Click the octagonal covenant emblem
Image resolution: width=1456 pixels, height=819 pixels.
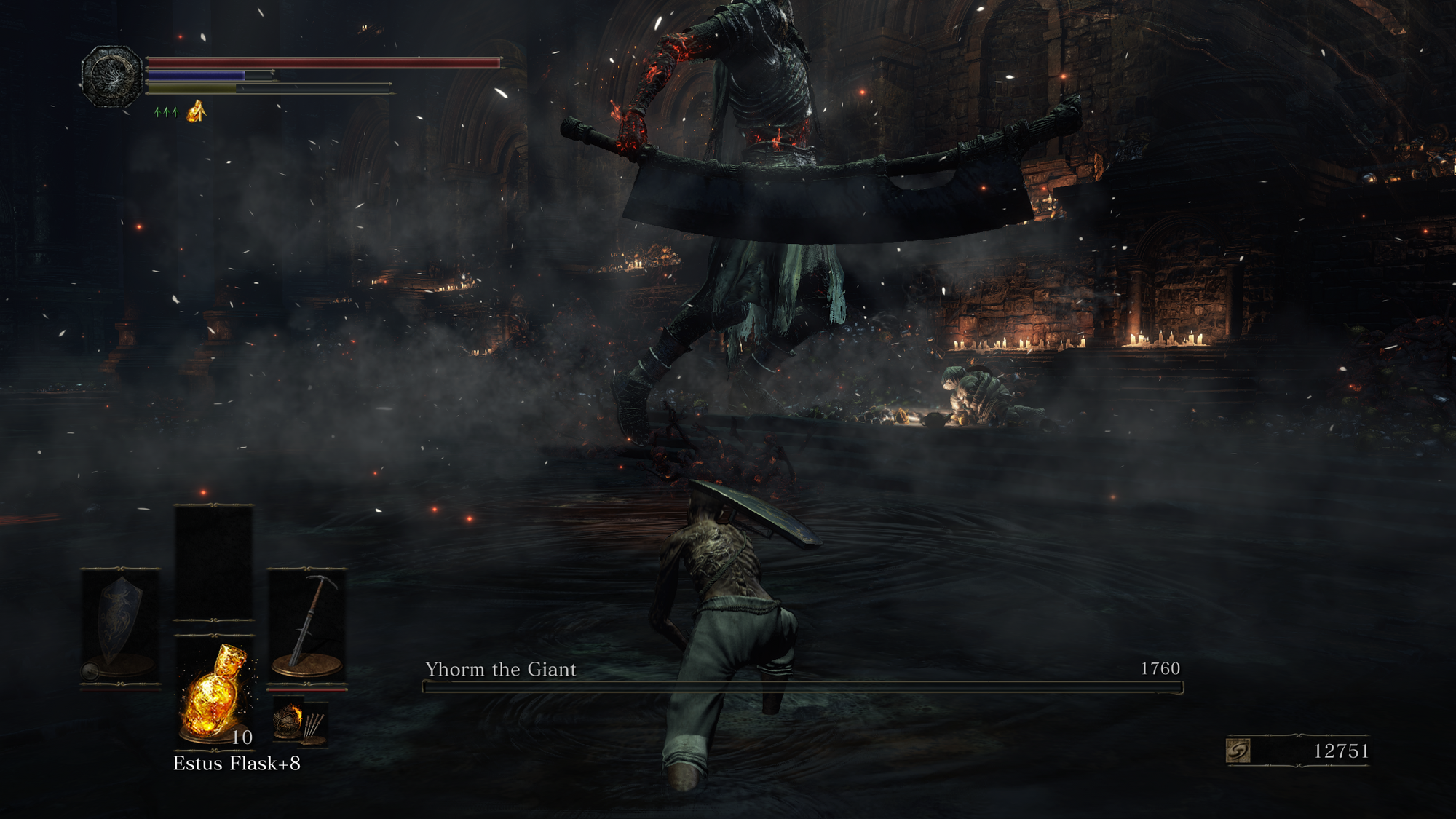(x=111, y=76)
